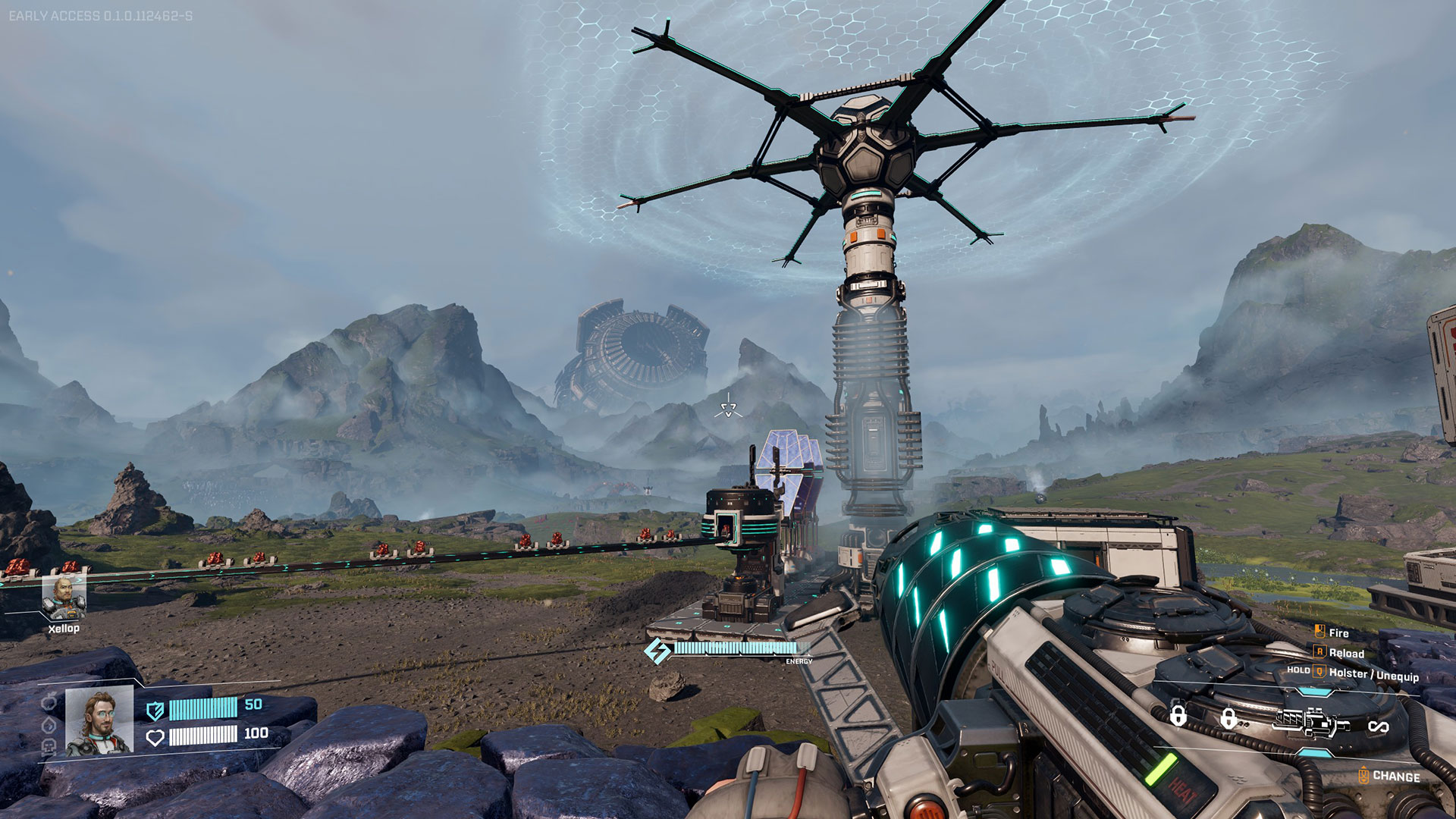The width and height of the screenshot is (1456, 819).
Task: Click your own character portrait
Action: point(99,721)
